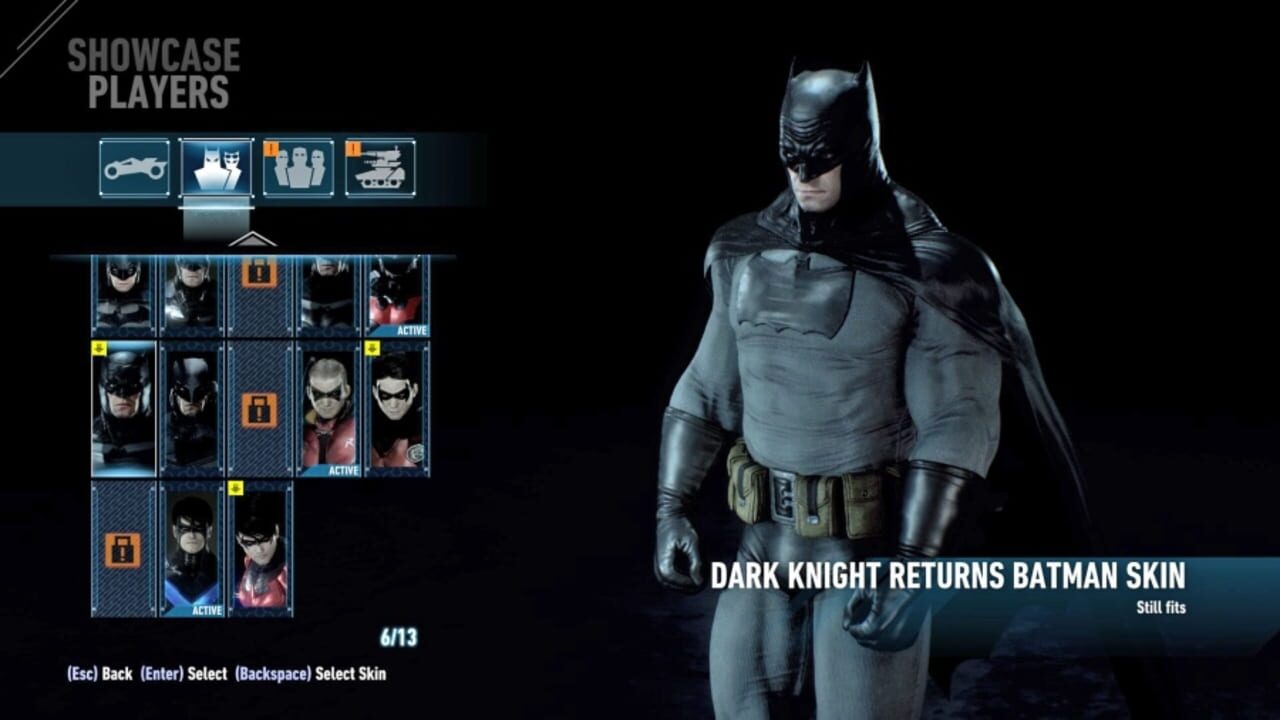Click the new-item badge on the highlighted Batman skin
The height and width of the screenshot is (720, 1280).
coord(99,347)
